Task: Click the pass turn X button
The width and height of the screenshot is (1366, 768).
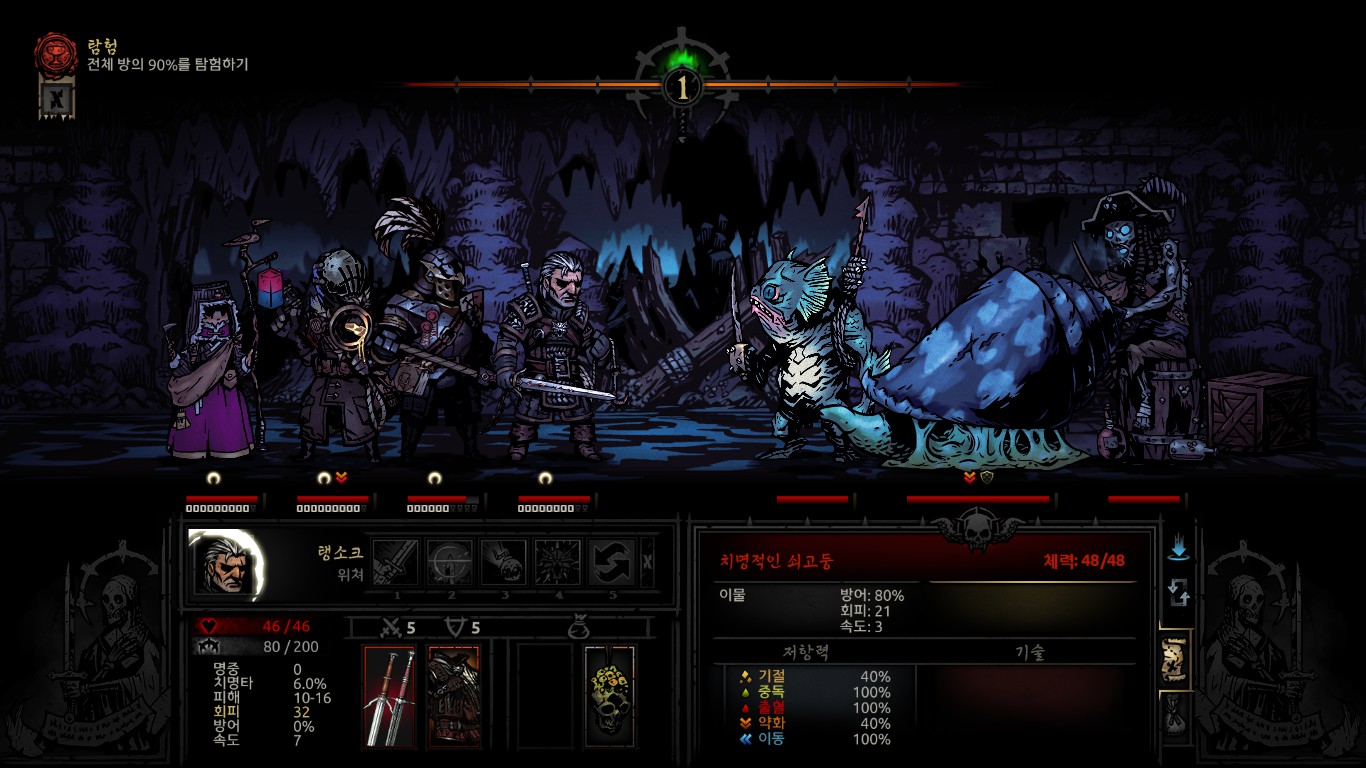Action: pos(647,562)
